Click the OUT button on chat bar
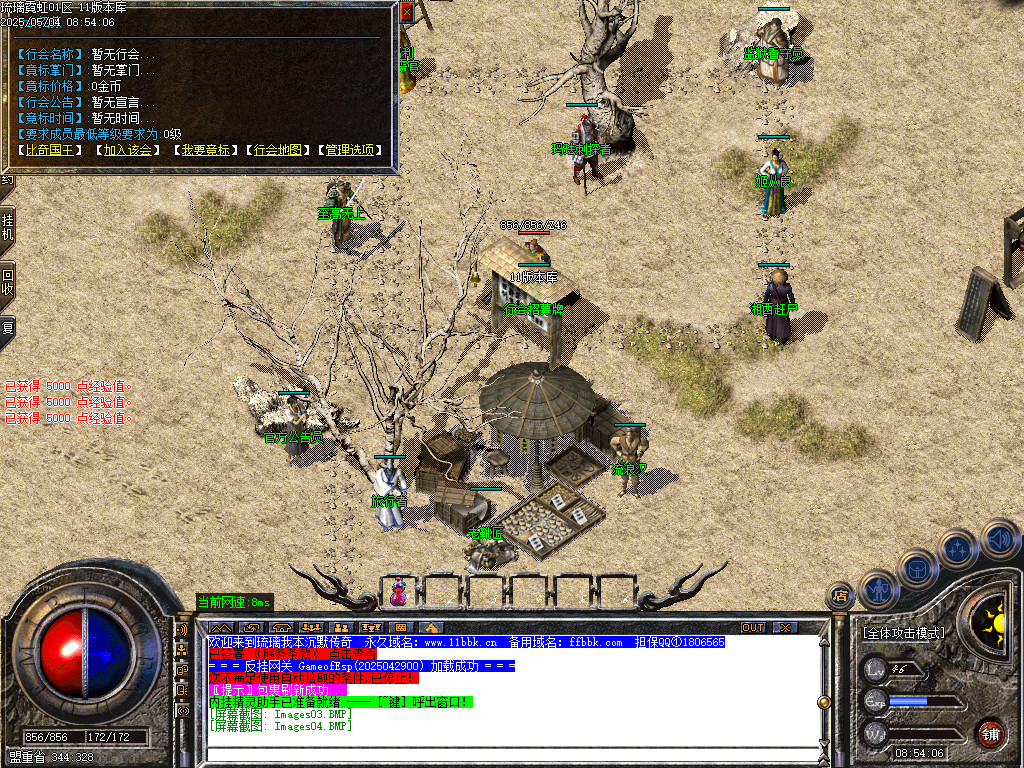 pos(753,627)
